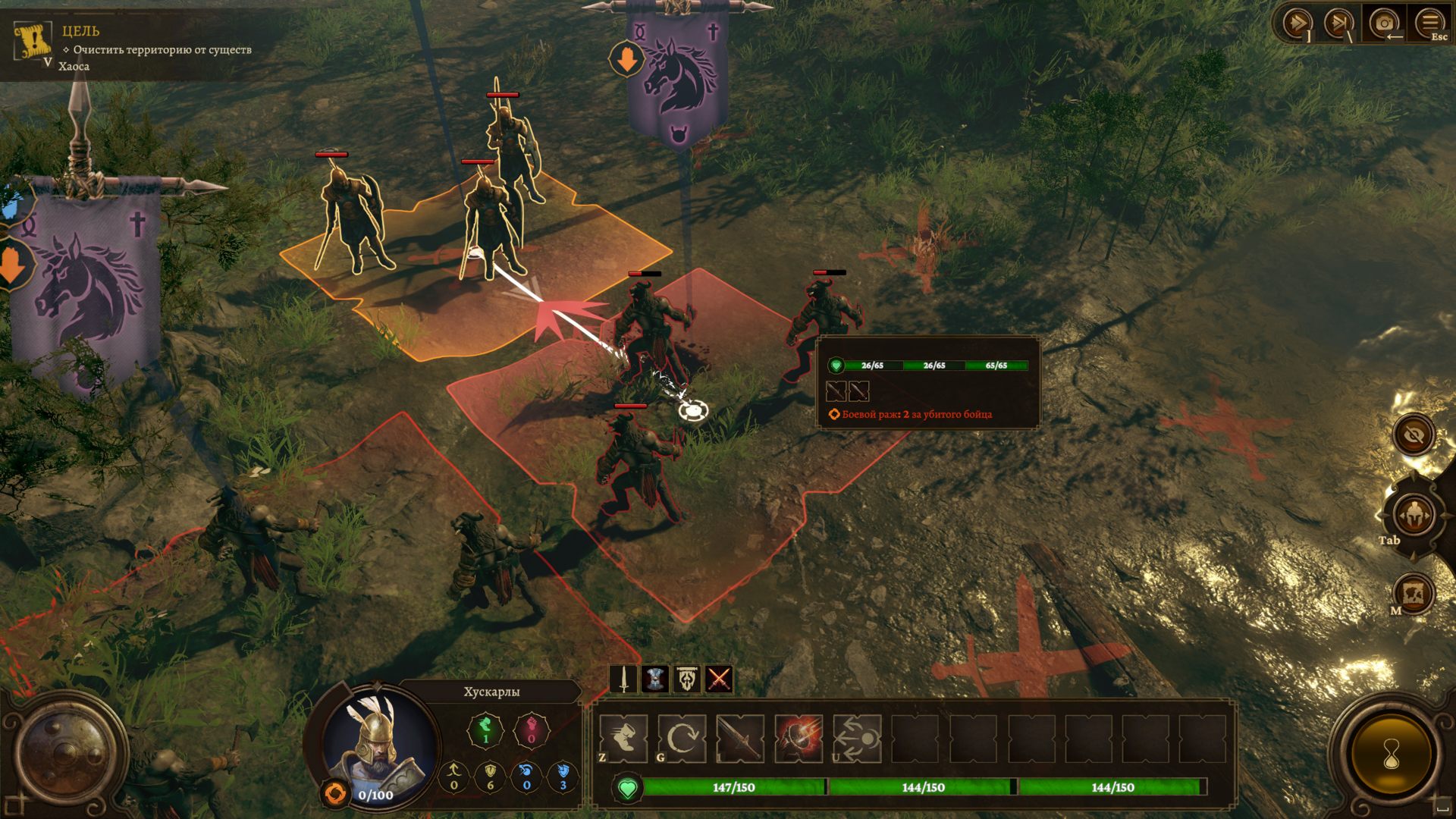Click the sword status icon above abilities

point(623,679)
